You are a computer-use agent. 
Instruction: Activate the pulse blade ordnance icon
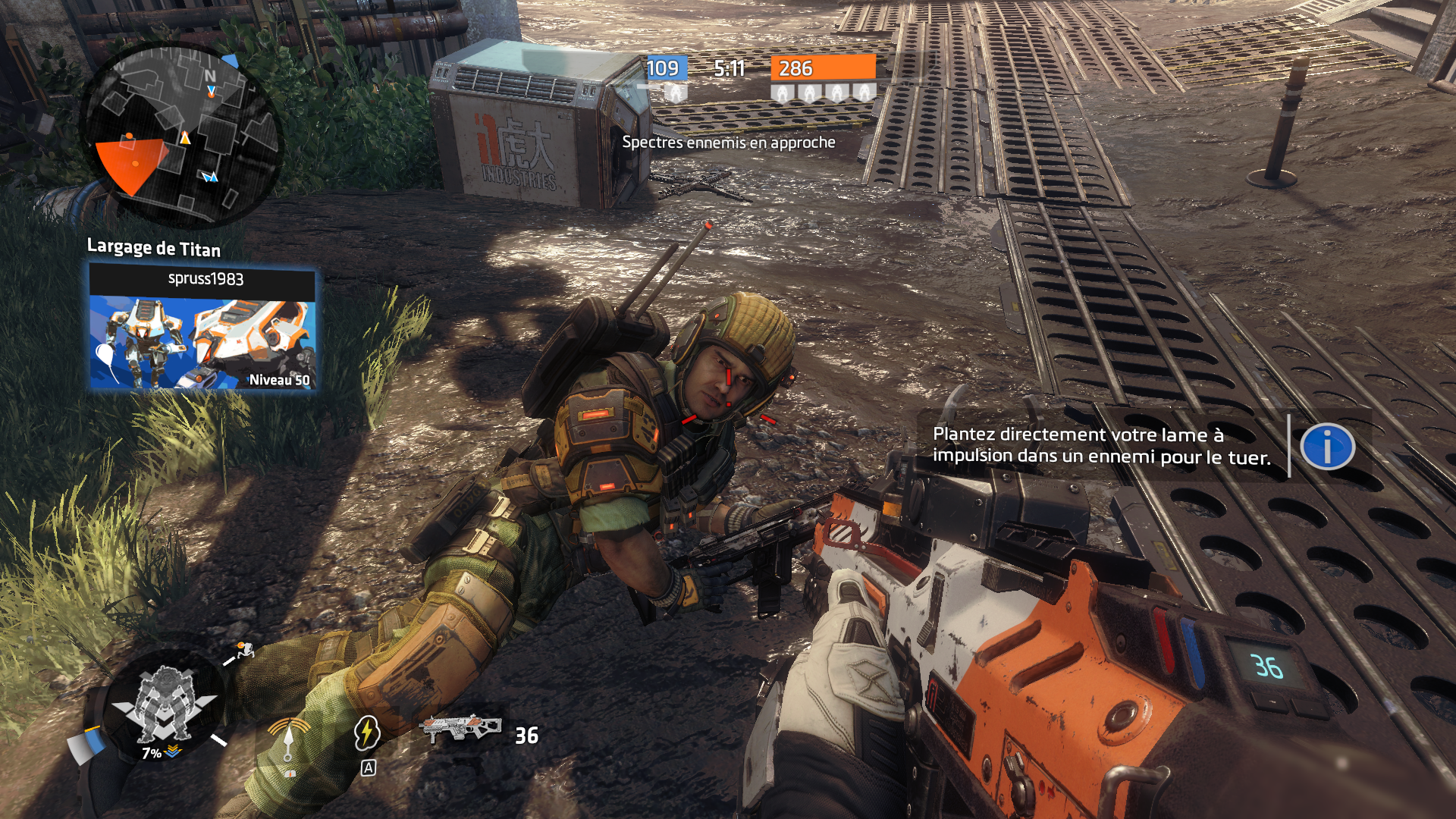tap(289, 738)
